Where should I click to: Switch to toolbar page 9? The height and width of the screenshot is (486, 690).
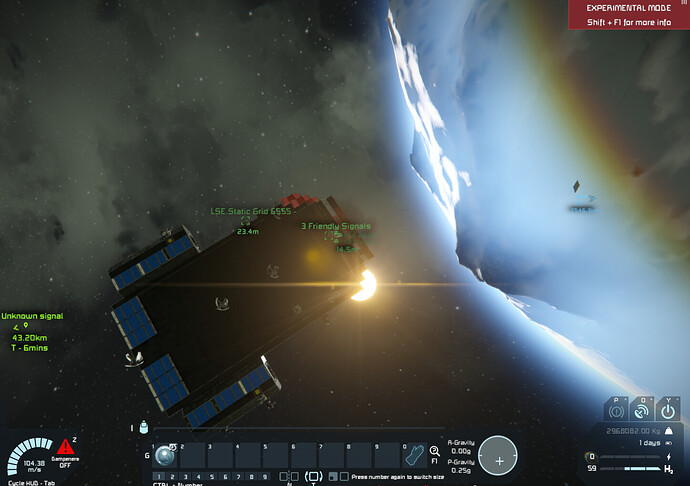pos(264,477)
